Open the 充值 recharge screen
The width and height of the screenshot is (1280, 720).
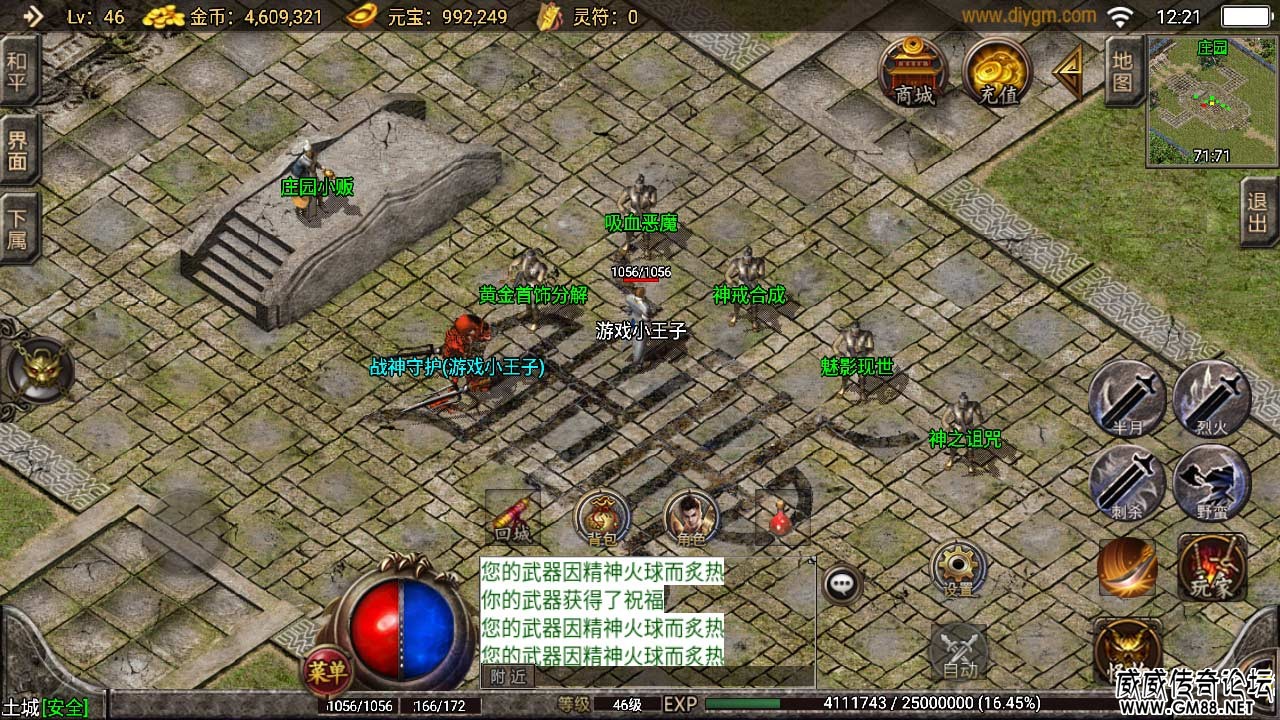(997, 70)
